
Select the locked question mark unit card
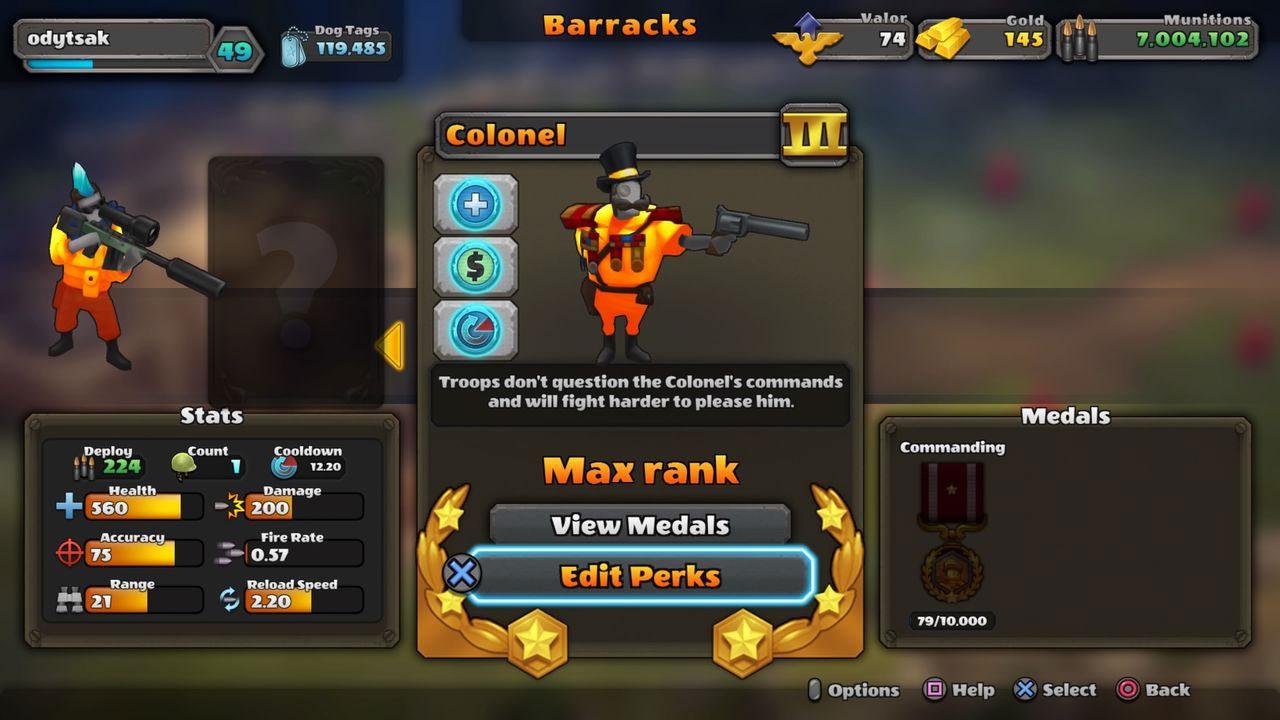point(296,280)
